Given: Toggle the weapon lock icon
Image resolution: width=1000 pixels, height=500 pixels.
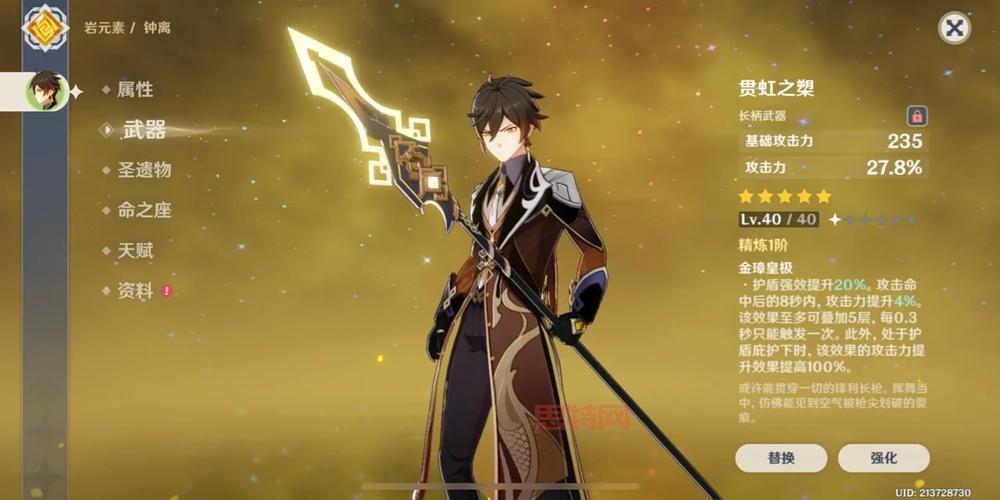Looking at the screenshot, I should pos(916,116).
